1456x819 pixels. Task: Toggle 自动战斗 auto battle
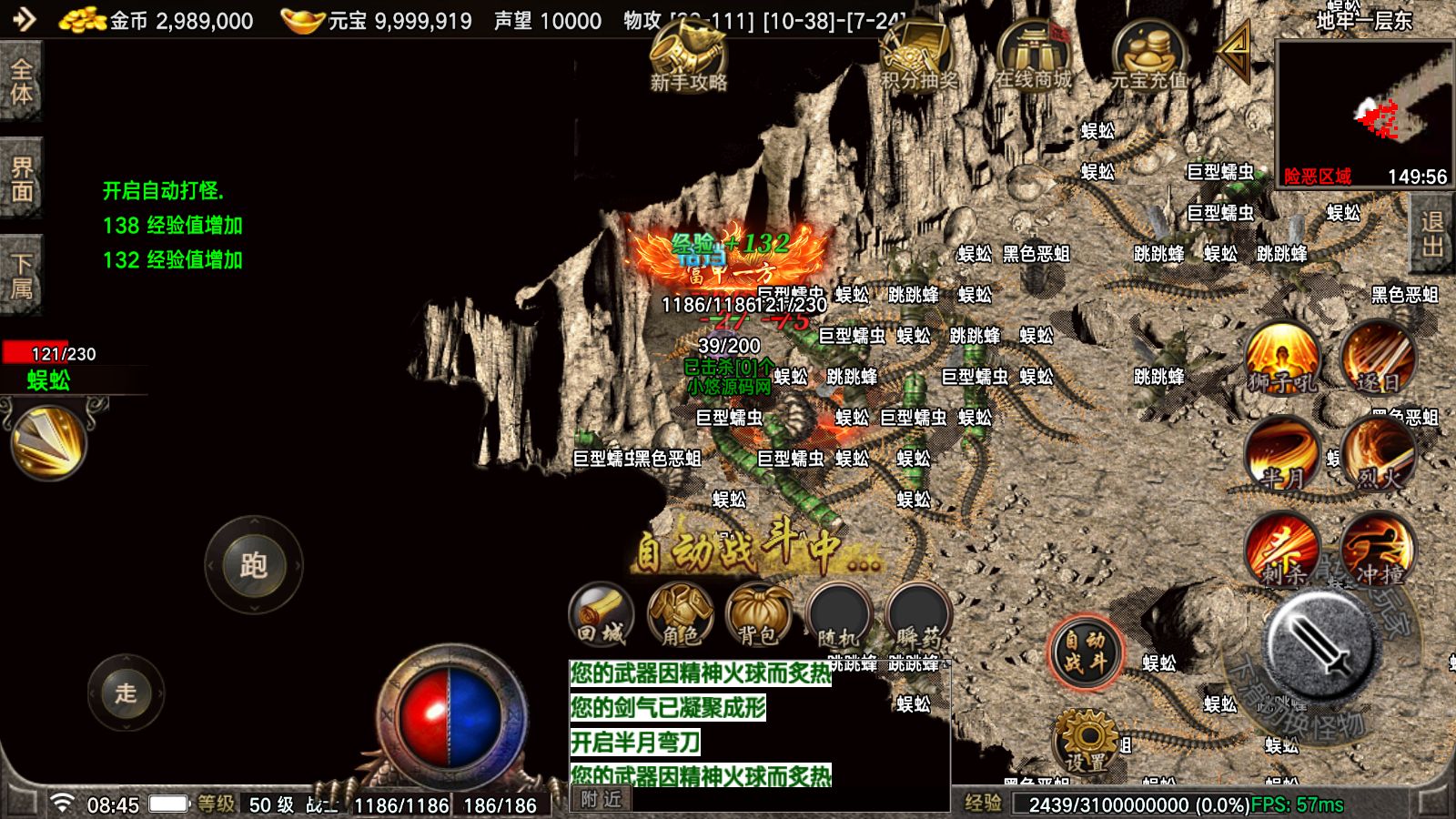(1085, 652)
